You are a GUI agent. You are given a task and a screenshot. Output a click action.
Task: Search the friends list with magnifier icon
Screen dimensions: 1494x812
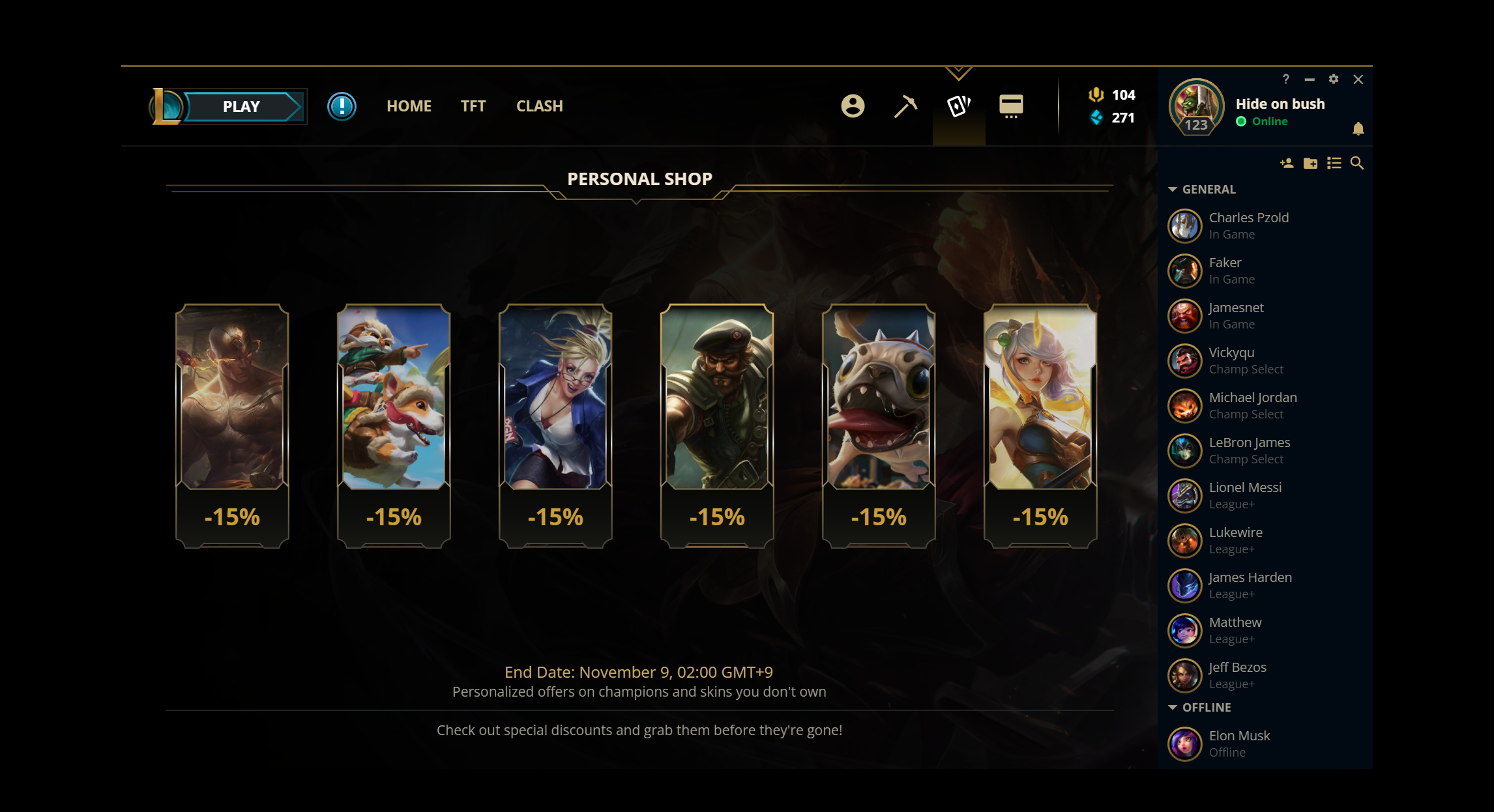click(1357, 164)
